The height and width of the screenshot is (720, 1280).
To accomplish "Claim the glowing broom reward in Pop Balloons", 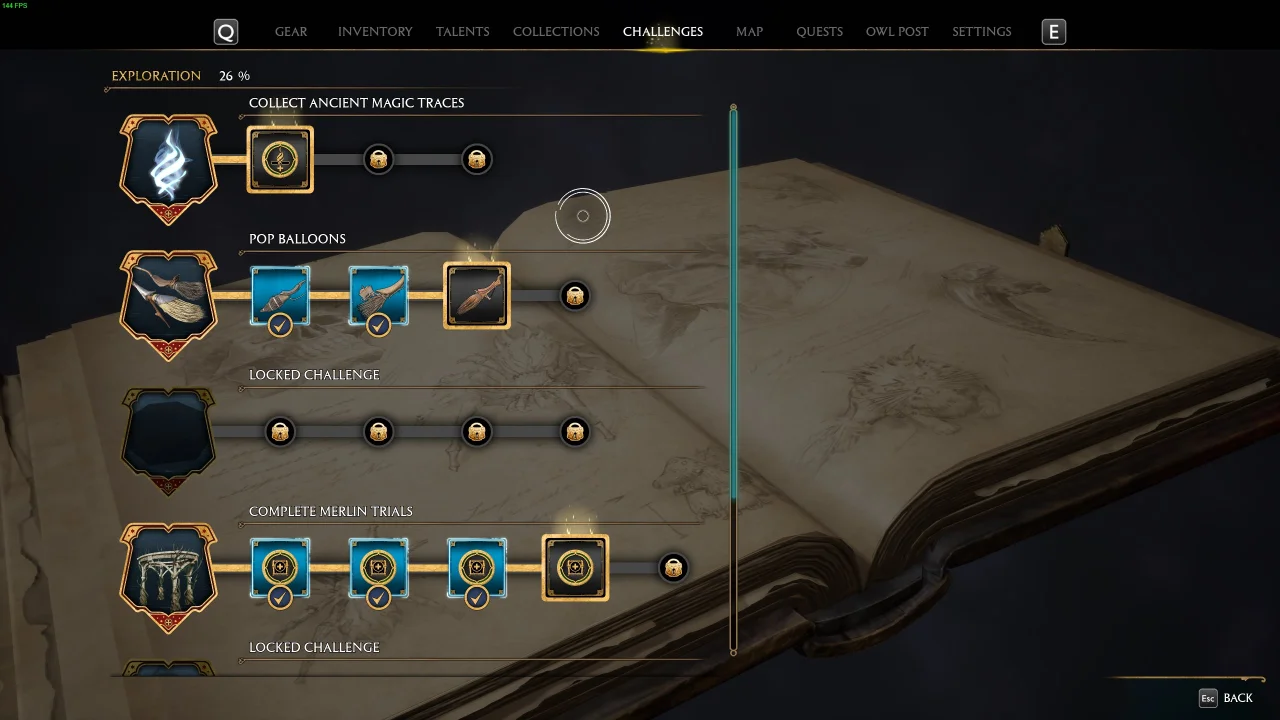I will 477,295.
